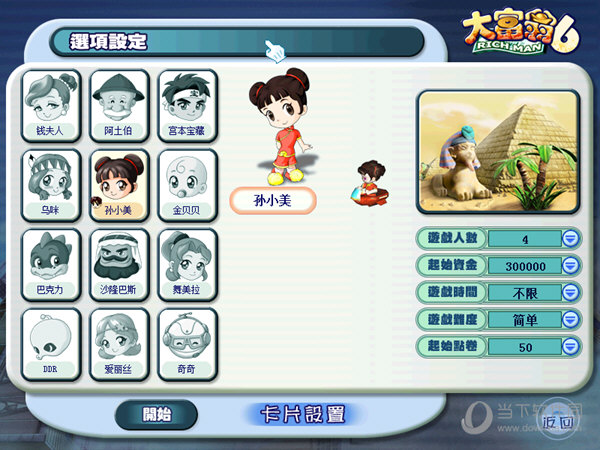Choose 爱丽丝 character tile
Viewport: 600px width, 450px height.
[119, 343]
